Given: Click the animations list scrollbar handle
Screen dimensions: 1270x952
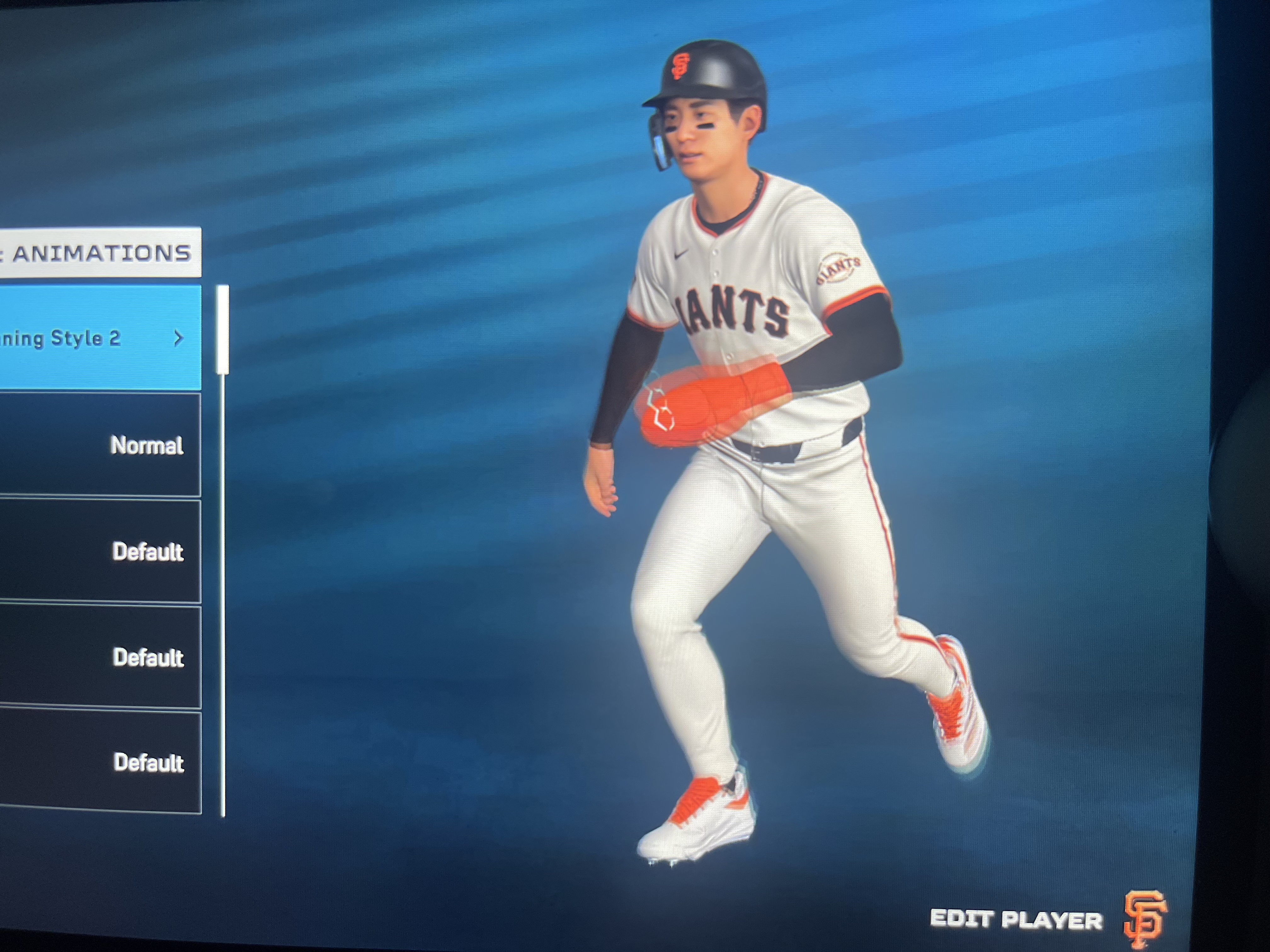Looking at the screenshot, I should click(x=223, y=330).
